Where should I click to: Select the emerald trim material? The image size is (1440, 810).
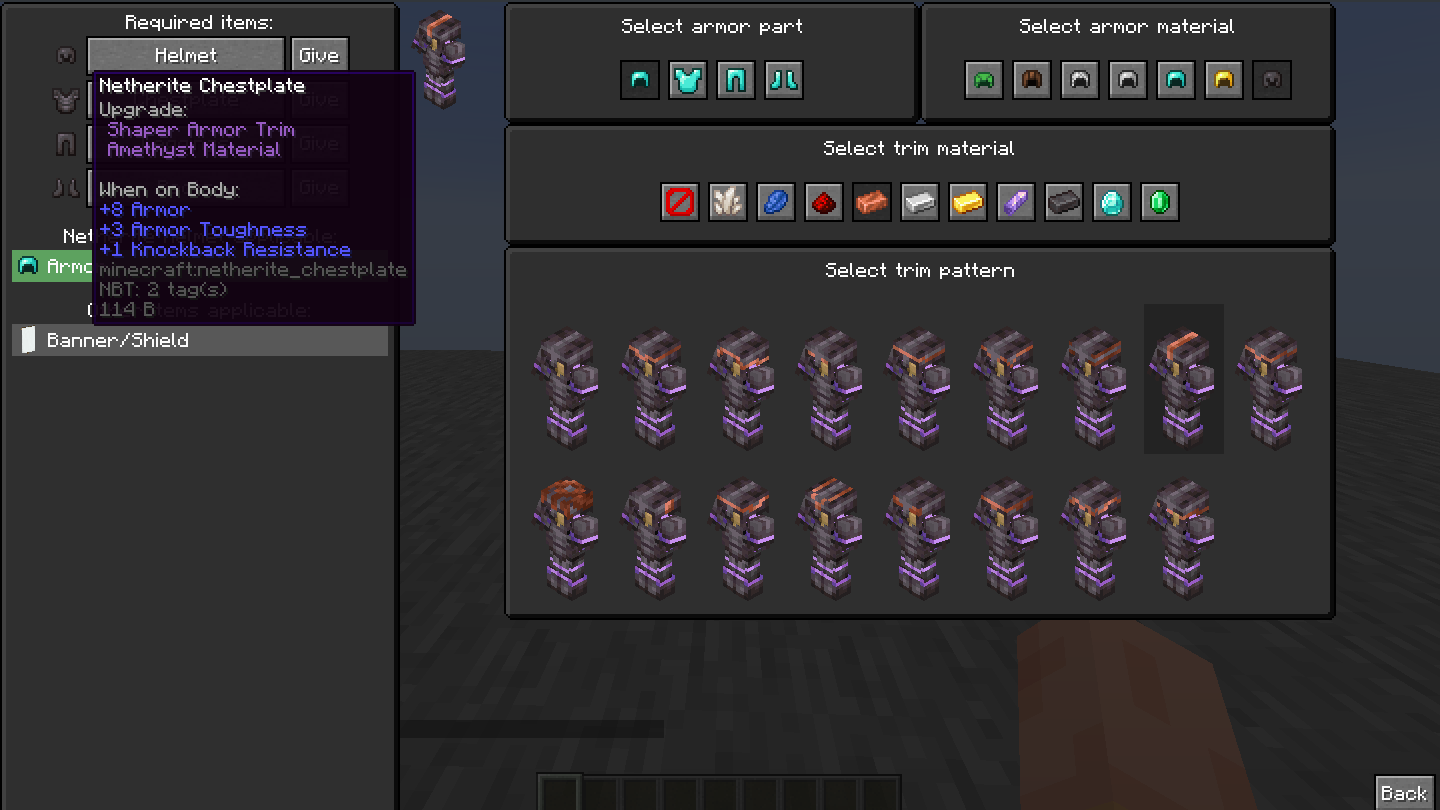tap(1159, 202)
